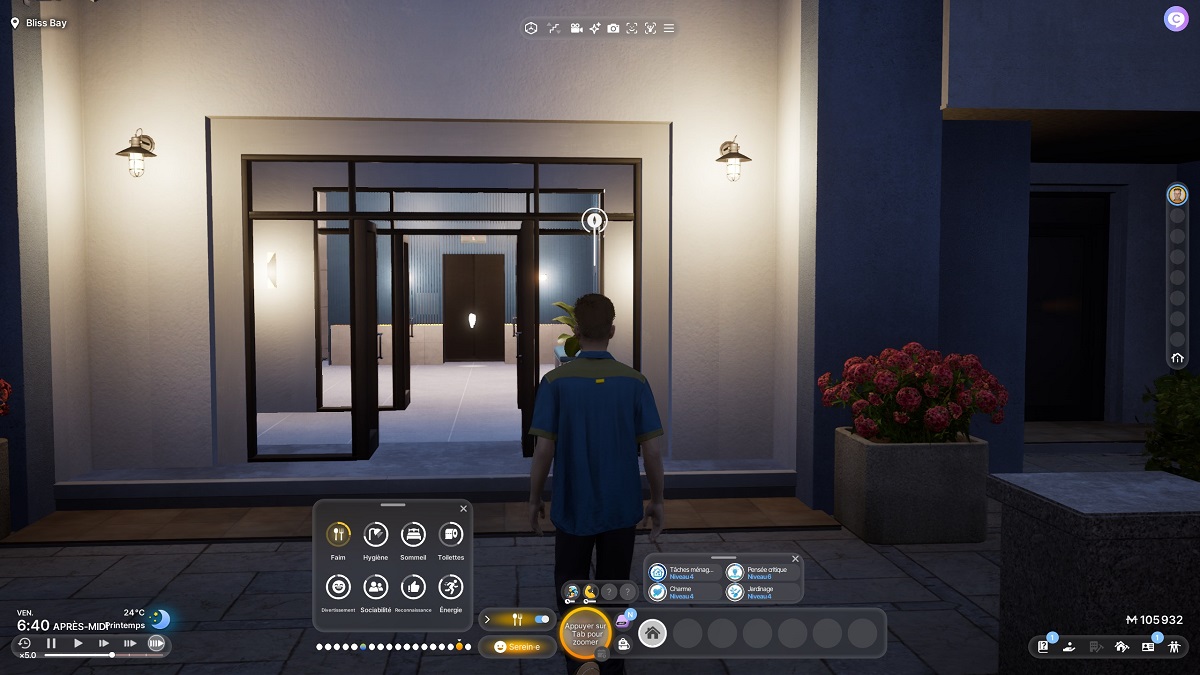Open the Pensée critique skill entry
This screenshot has height=675, width=1200.
tap(735, 572)
